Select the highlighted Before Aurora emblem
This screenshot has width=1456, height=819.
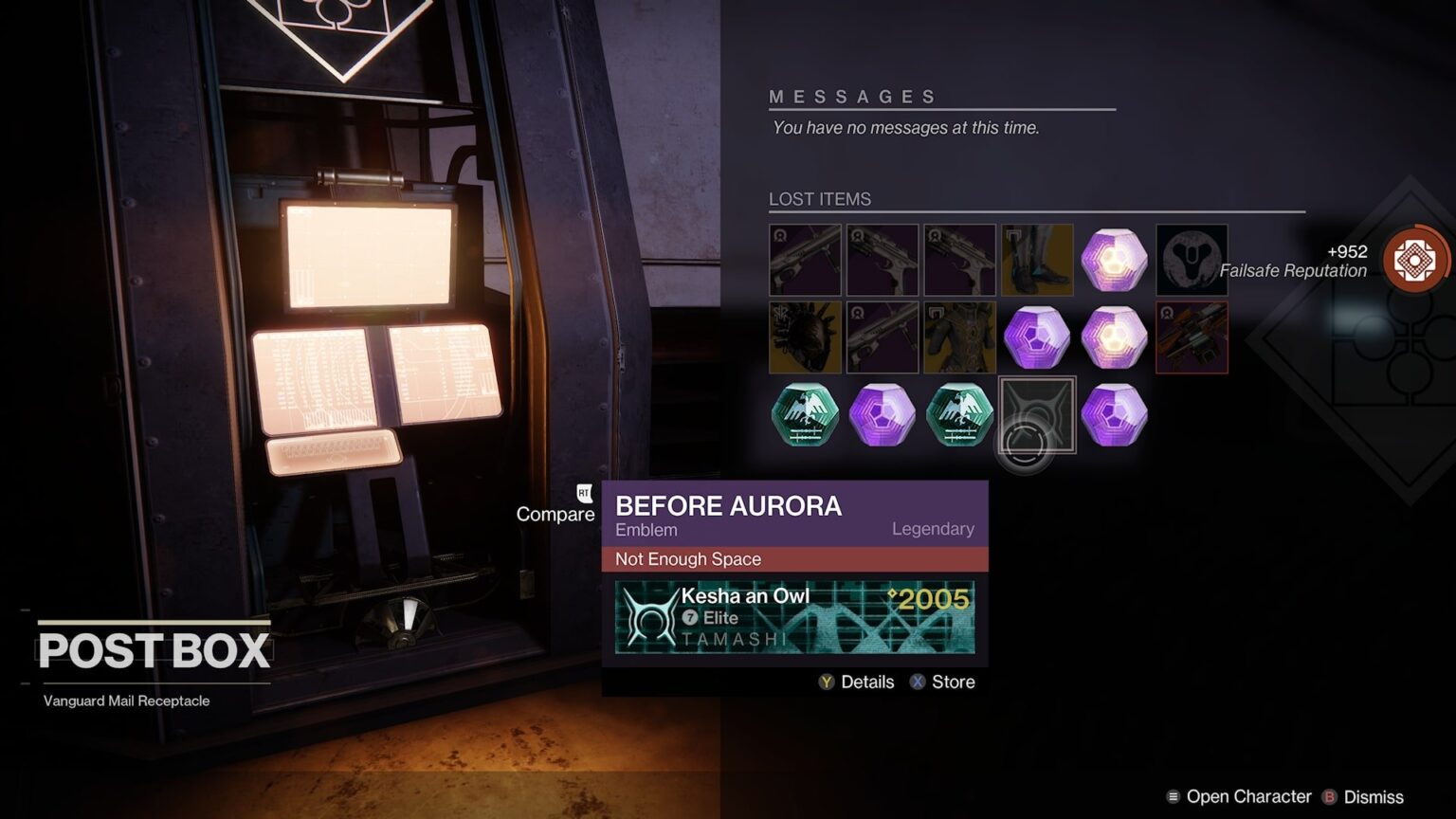(1036, 414)
